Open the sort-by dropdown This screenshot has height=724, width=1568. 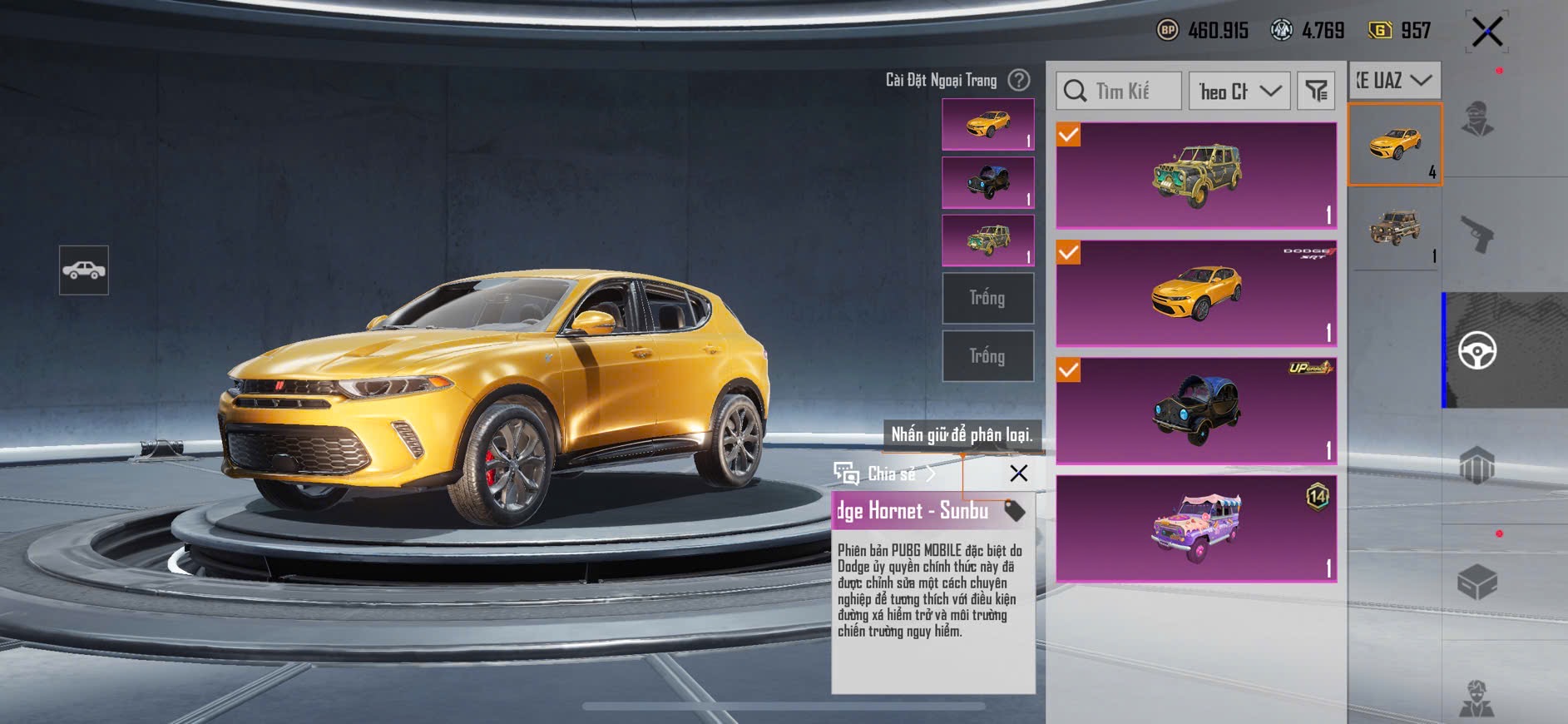coord(1239,91)
